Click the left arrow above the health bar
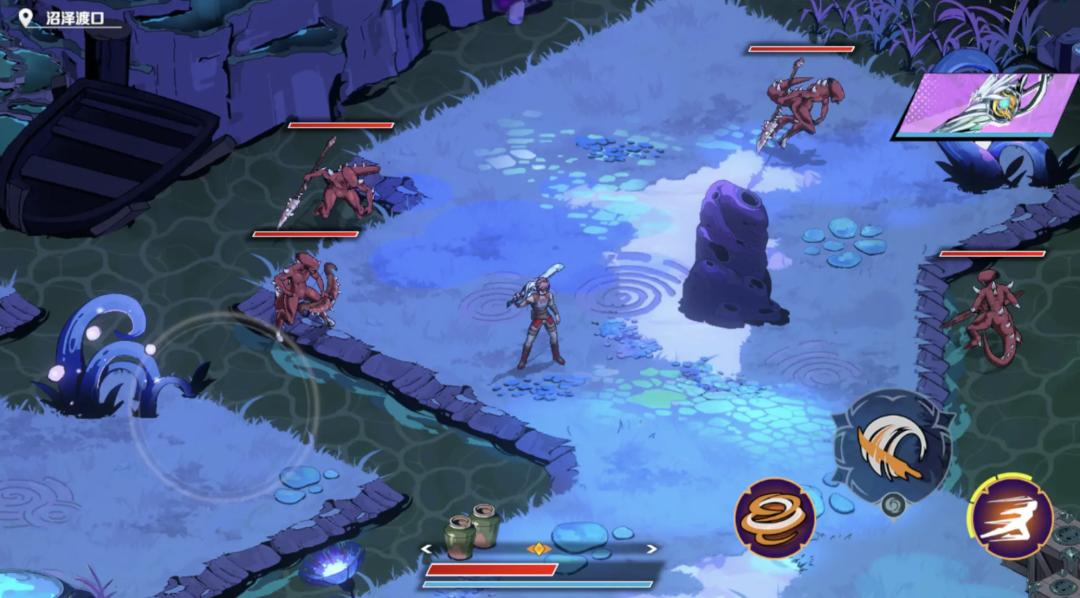1080x598 pixels. click(427, 548)
